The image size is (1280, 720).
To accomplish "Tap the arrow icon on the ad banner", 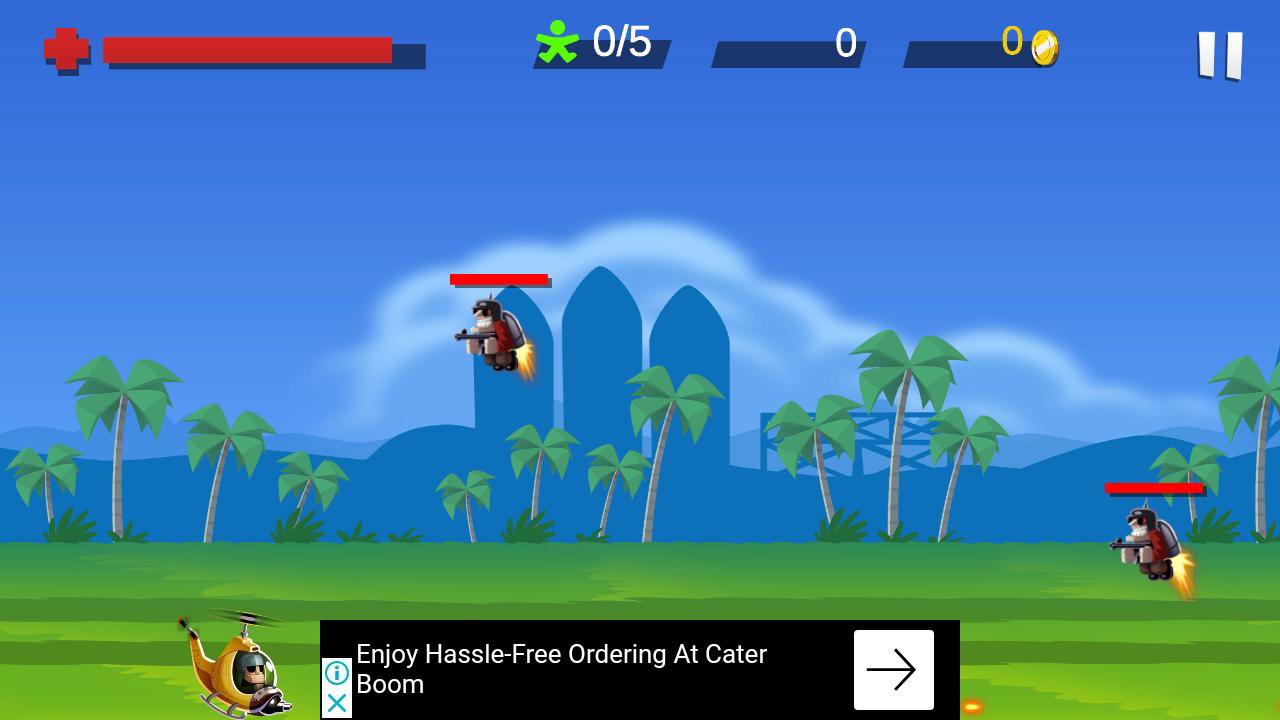I will pyautogui.click(x=893, y=669).
